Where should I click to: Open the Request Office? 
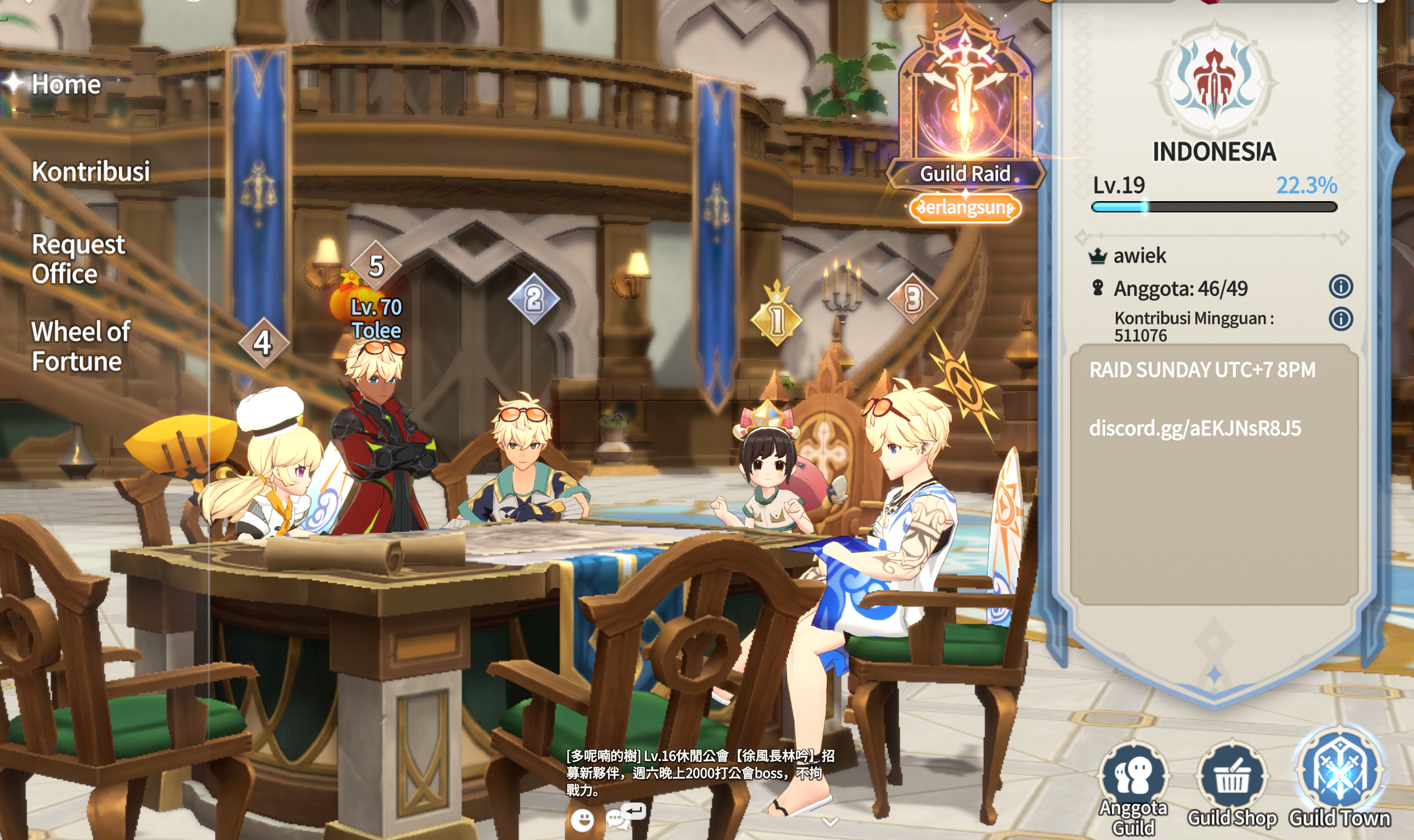pyautogui.click(x=77, y=259)
